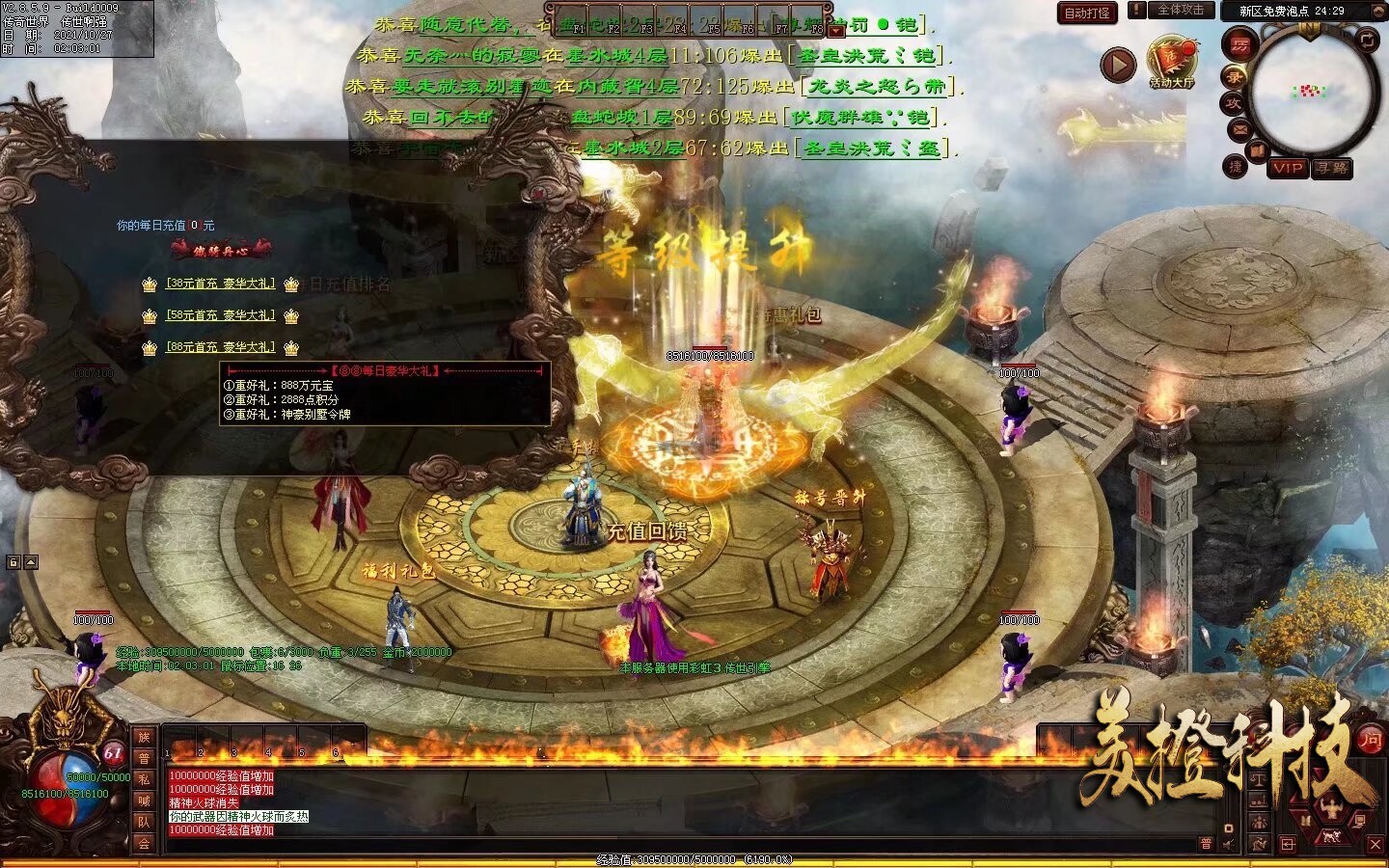Click the round play arrow button
This screenshot has width=1389, height=868.
tap(1118, 66)
